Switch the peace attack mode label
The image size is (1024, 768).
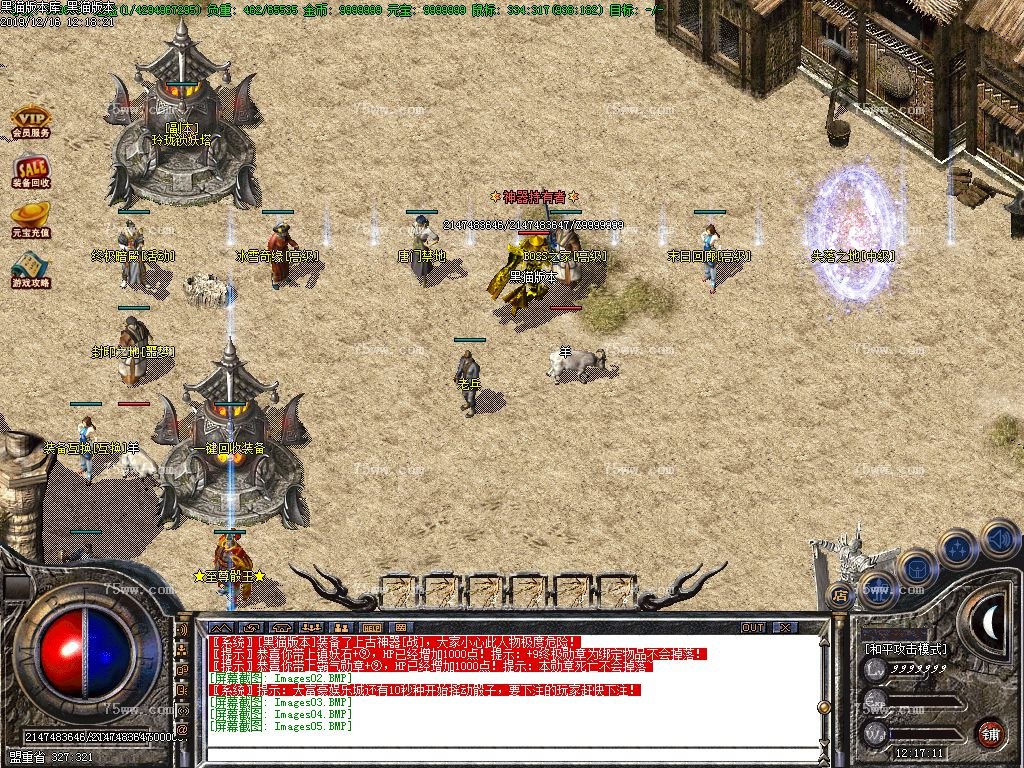[x=905, y=648]
